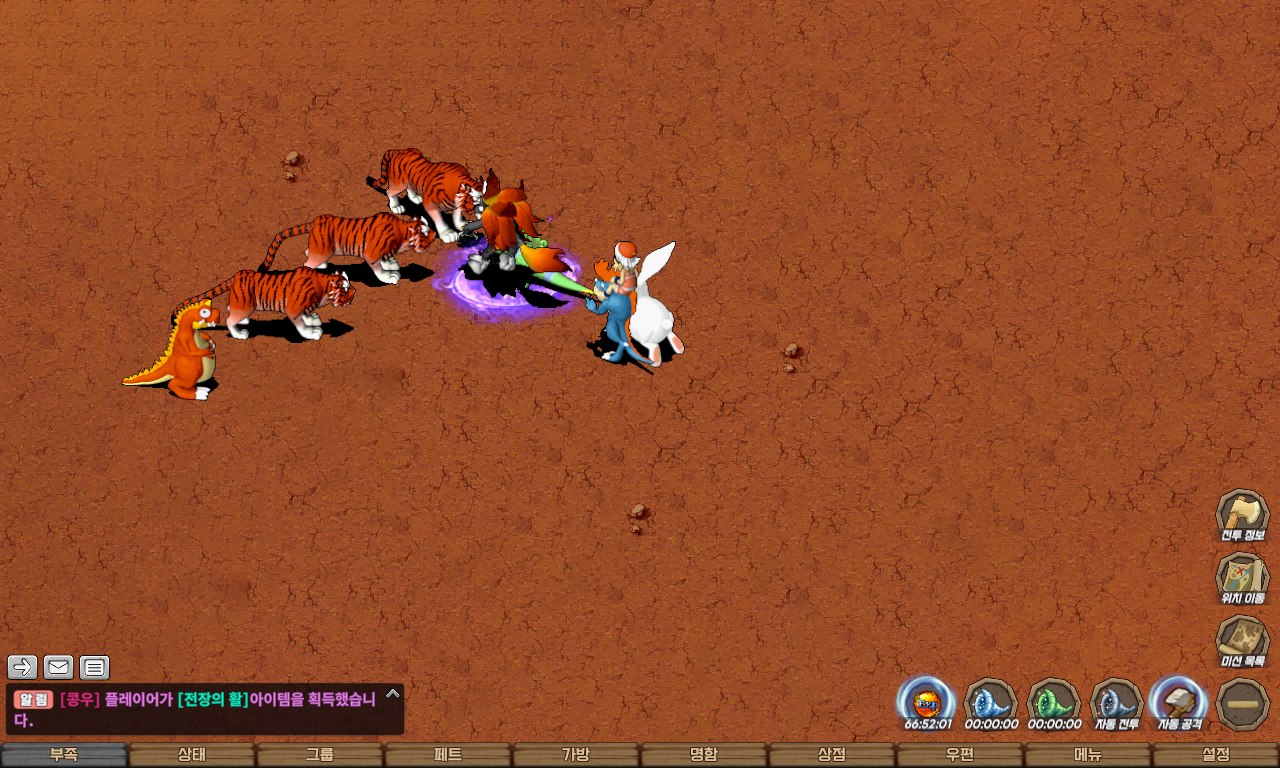The image size is (1280, 768).
Task: Open the envelope message button above chat
Action: (59, 667)
